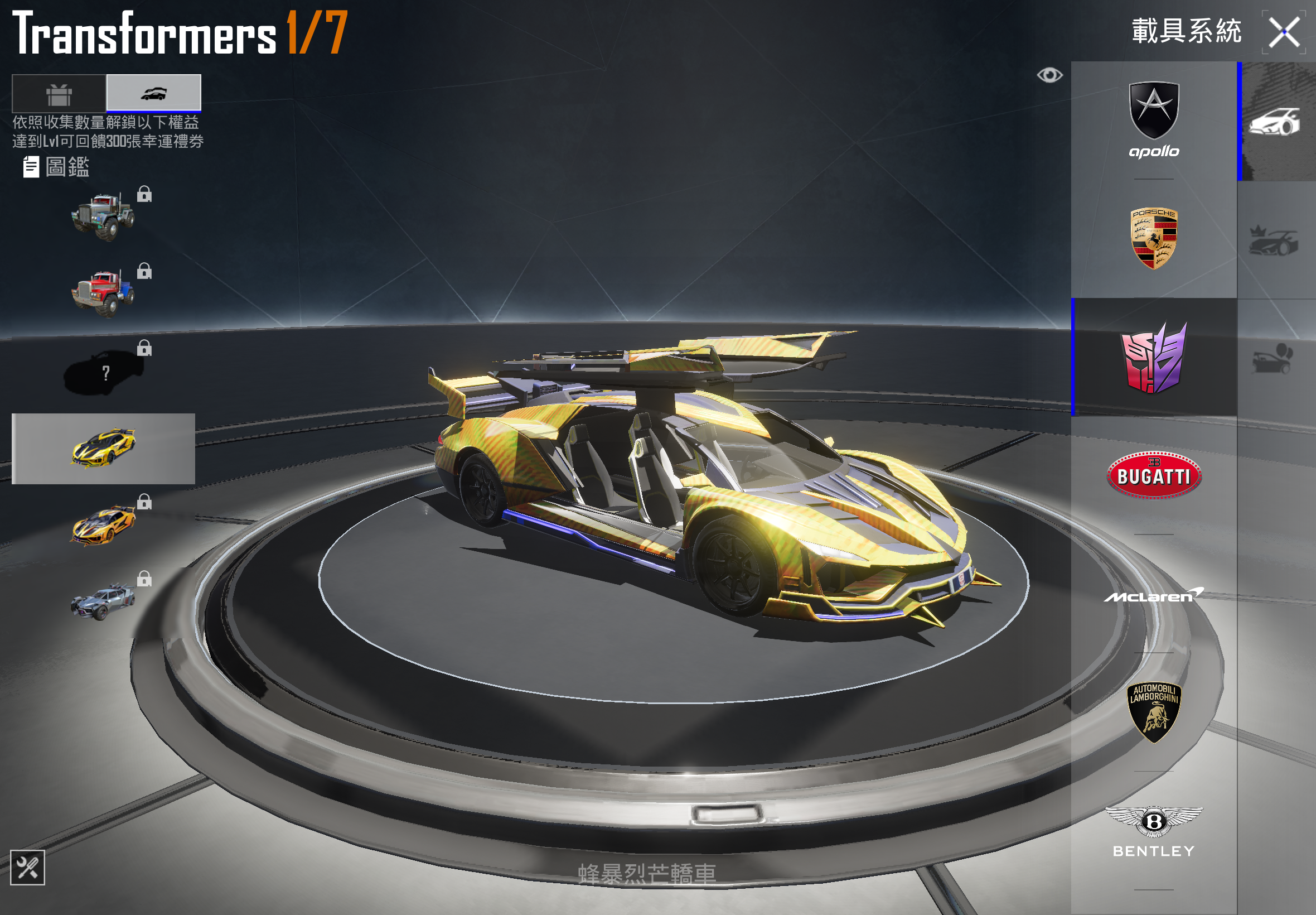
Task: Choose the locked orange sports car
Action: point(103,524)
